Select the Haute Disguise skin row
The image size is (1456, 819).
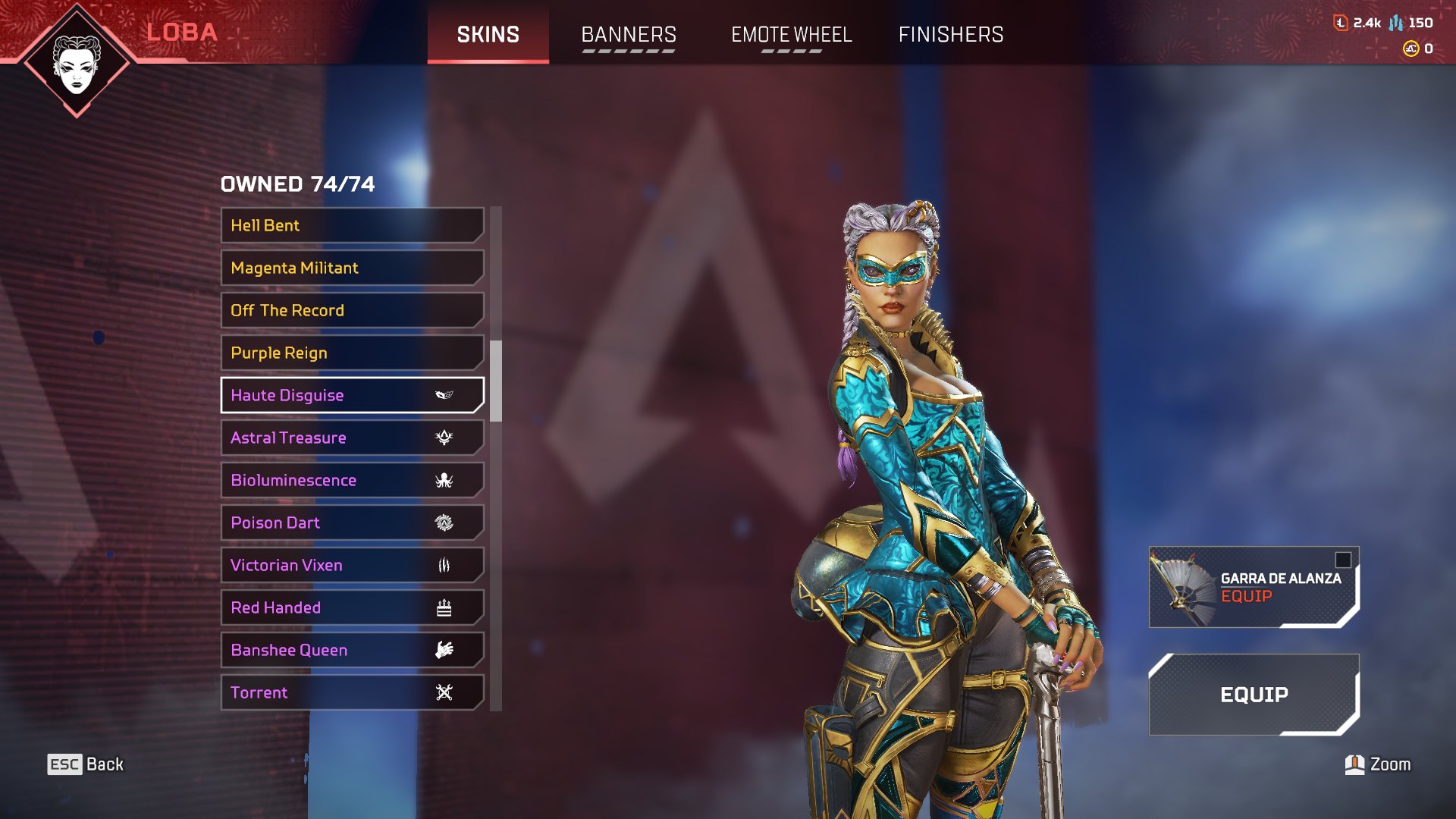[352, 395]
